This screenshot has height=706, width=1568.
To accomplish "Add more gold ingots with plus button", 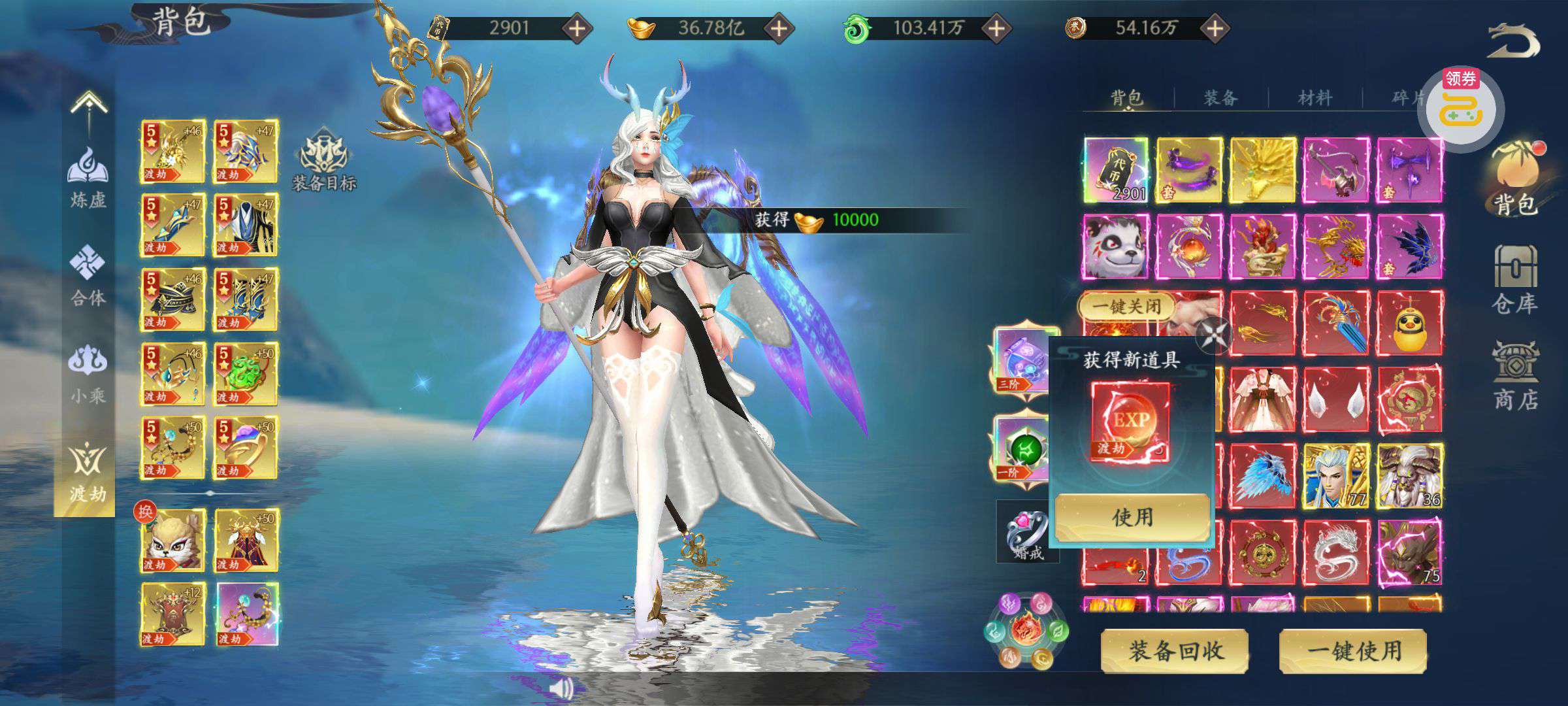I will [779, 28].
